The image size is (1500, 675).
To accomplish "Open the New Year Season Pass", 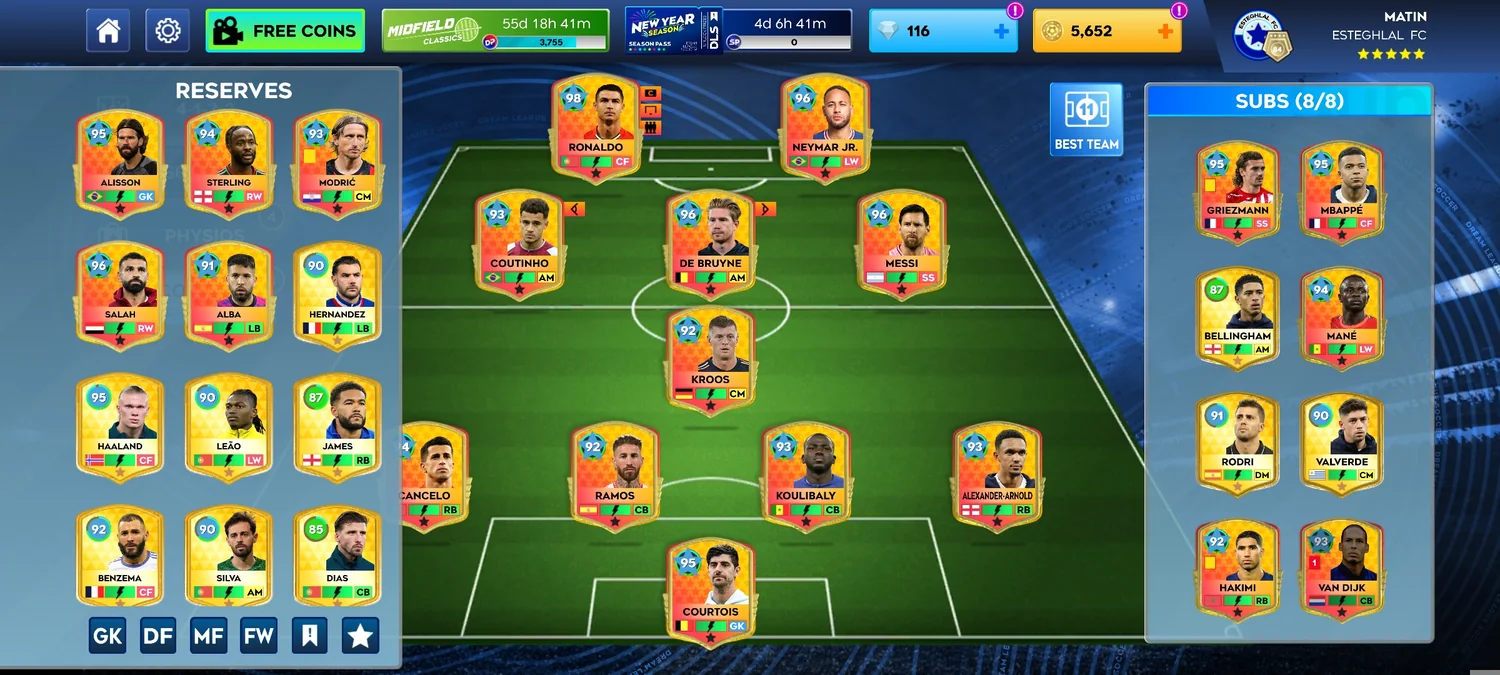I will (x=738, y=31).
